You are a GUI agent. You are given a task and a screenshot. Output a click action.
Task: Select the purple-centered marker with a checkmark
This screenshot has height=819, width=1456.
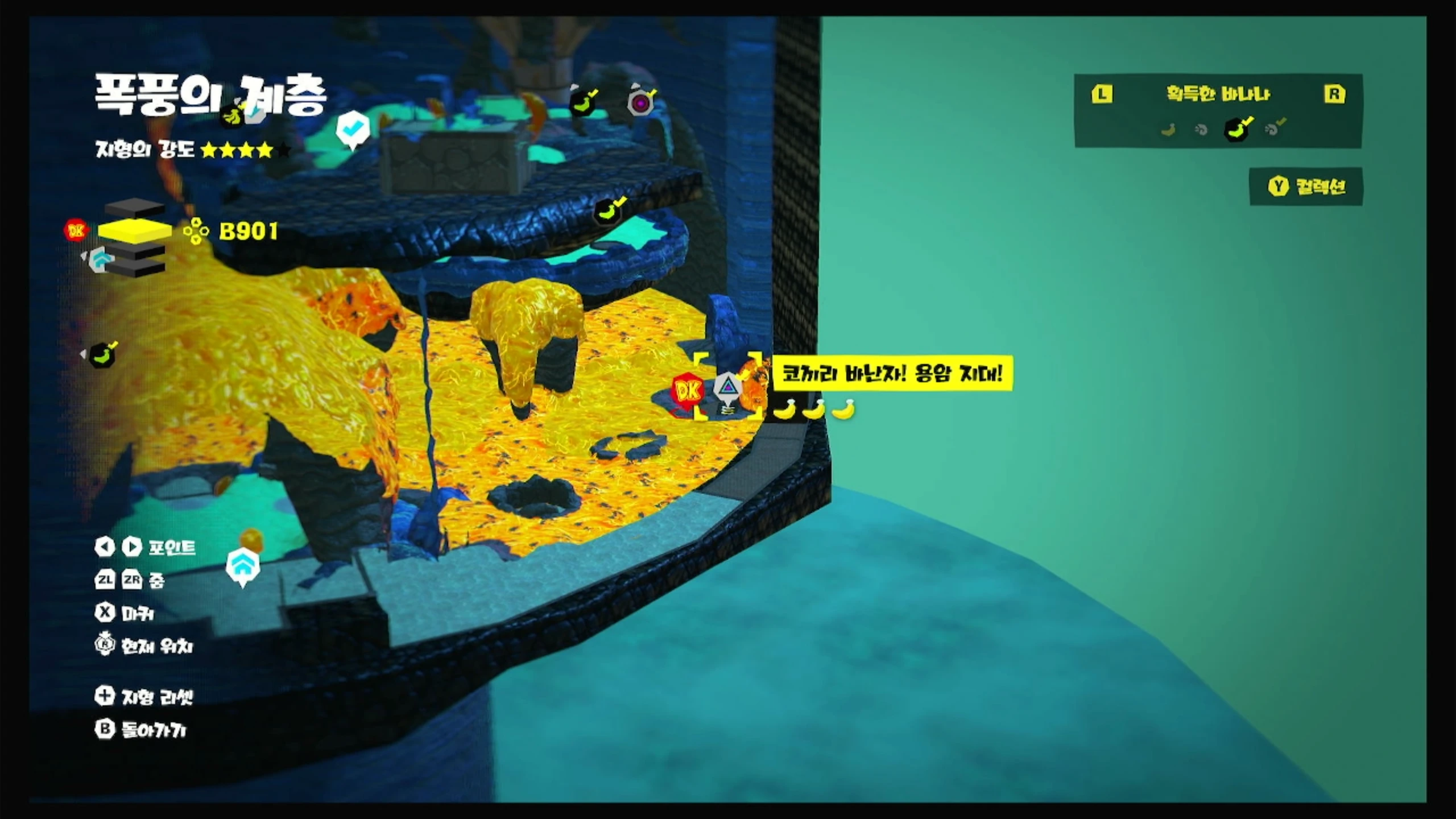[641, 102]
